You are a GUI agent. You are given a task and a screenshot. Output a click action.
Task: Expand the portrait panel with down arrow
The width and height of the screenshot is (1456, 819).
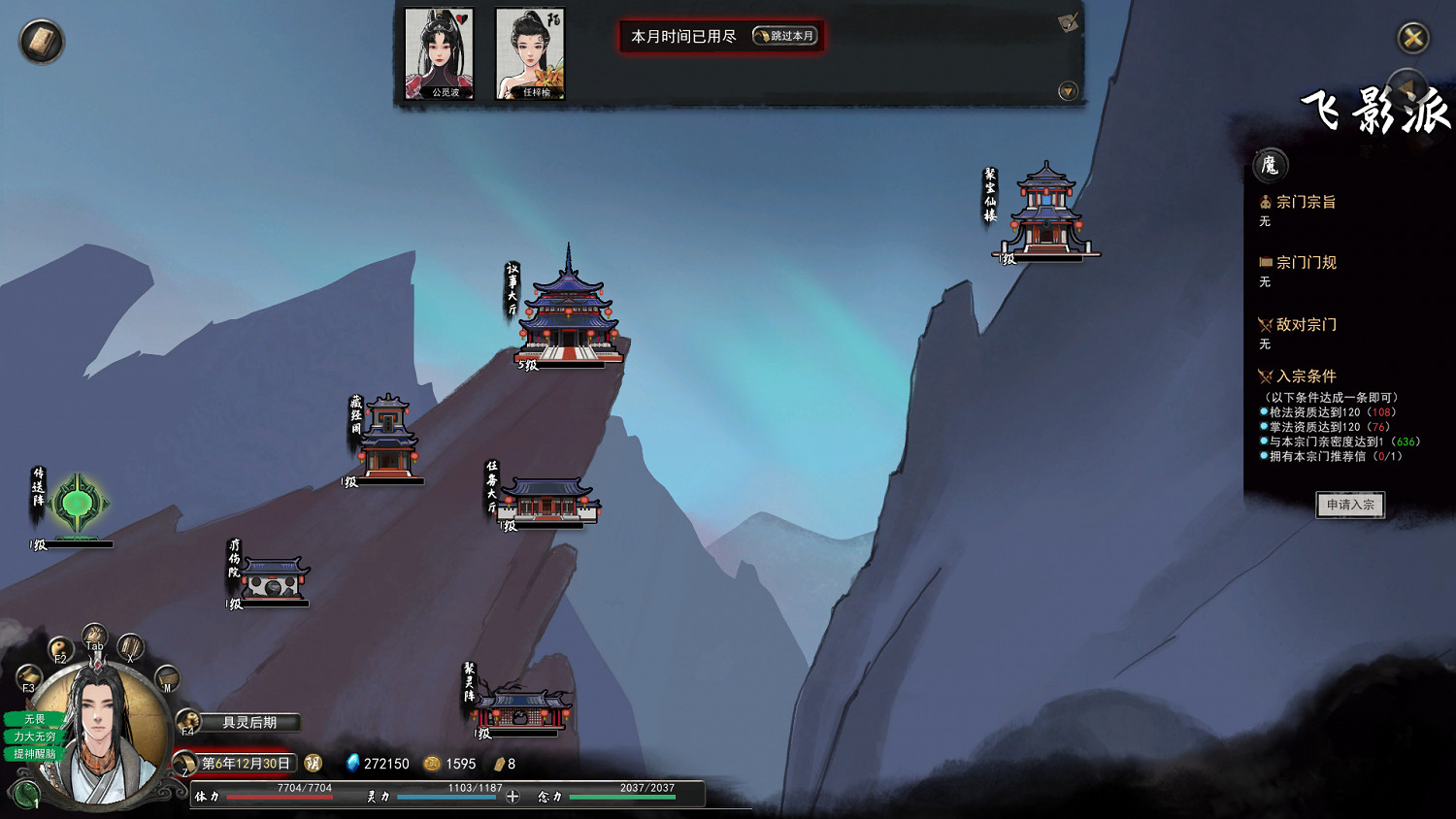coord(1068,91)
